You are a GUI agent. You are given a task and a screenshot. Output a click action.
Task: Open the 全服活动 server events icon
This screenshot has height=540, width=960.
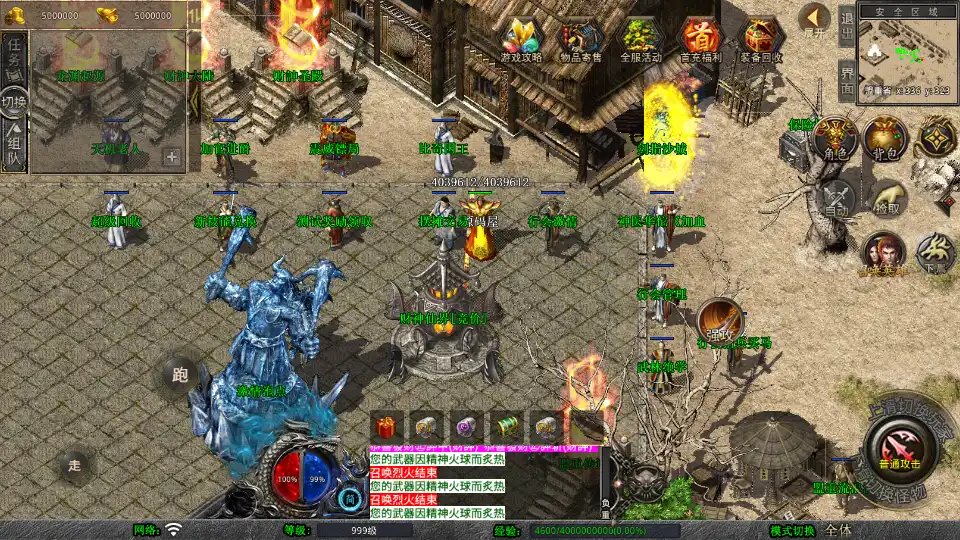[641, 40]
